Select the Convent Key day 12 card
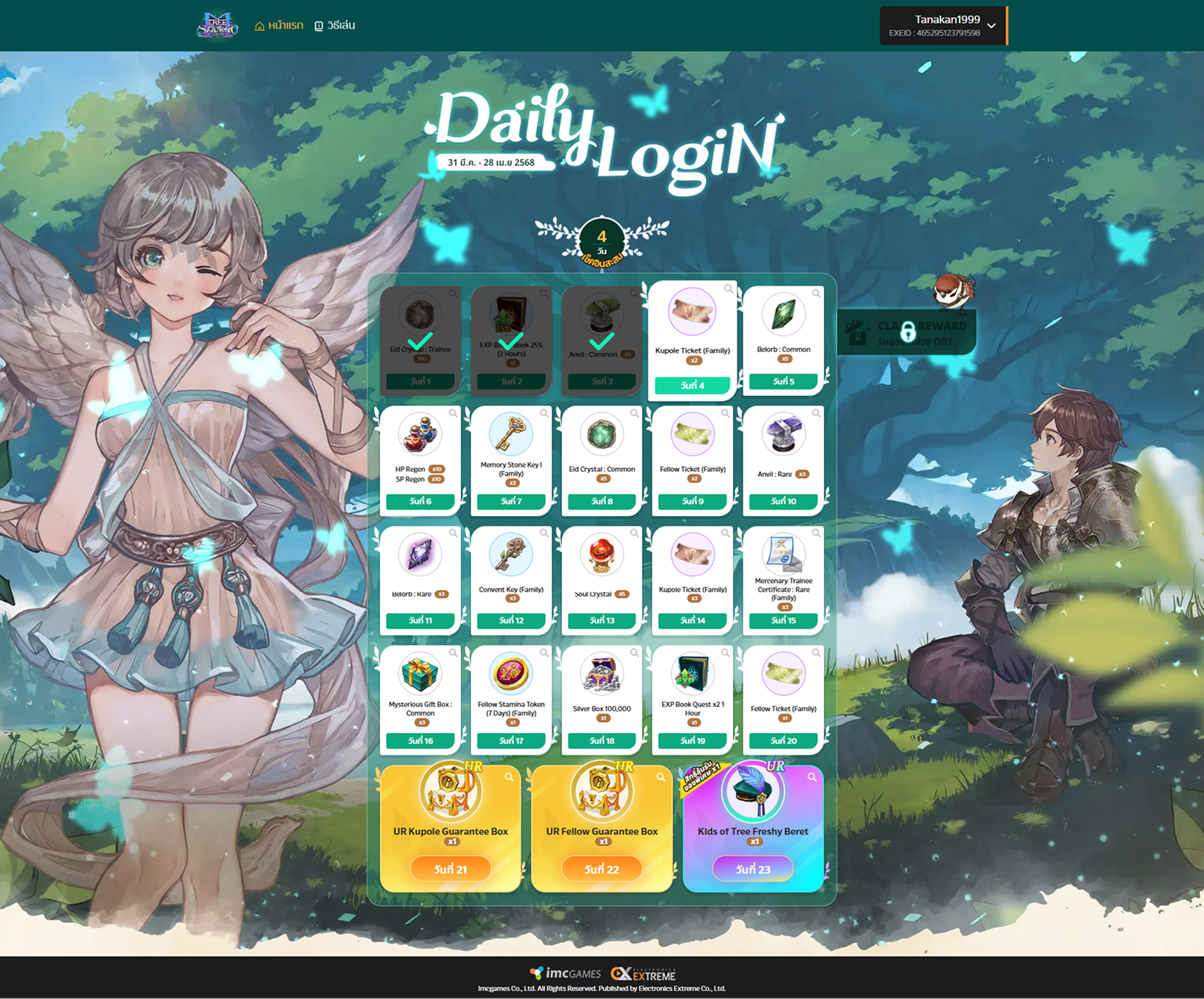This screenshot has height=999, width=1204. (x=511, y=579)
